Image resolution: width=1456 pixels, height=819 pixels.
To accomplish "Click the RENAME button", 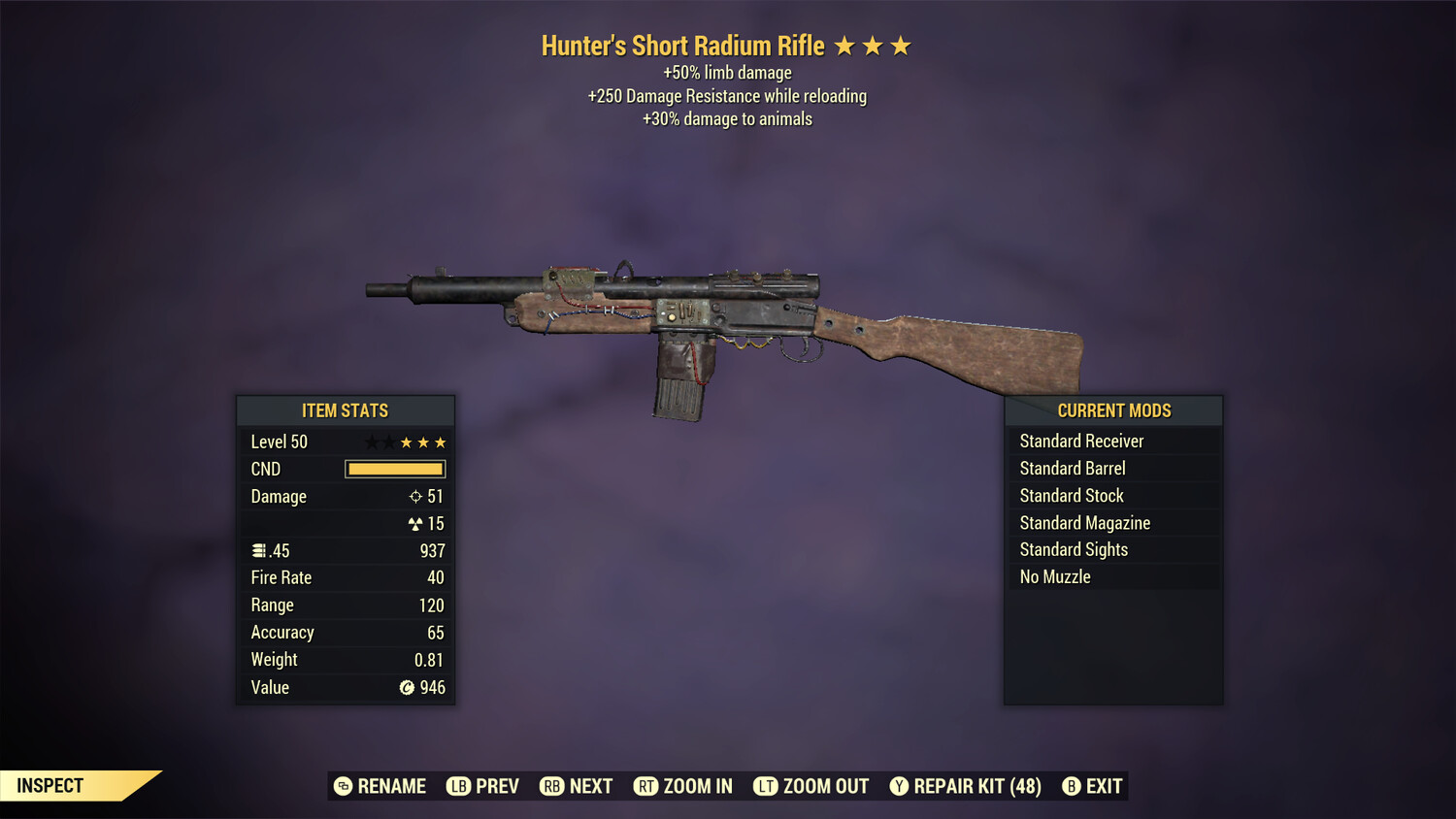I will 380,786.
